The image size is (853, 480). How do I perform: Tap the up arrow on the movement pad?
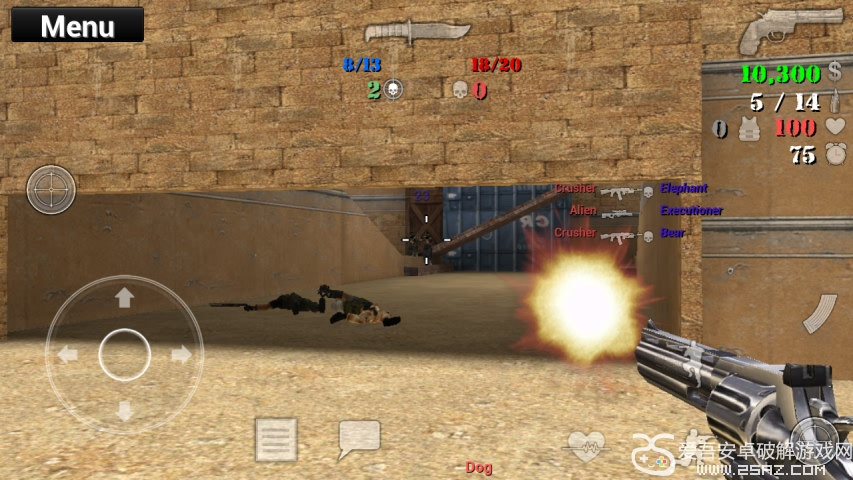(124, 297)
